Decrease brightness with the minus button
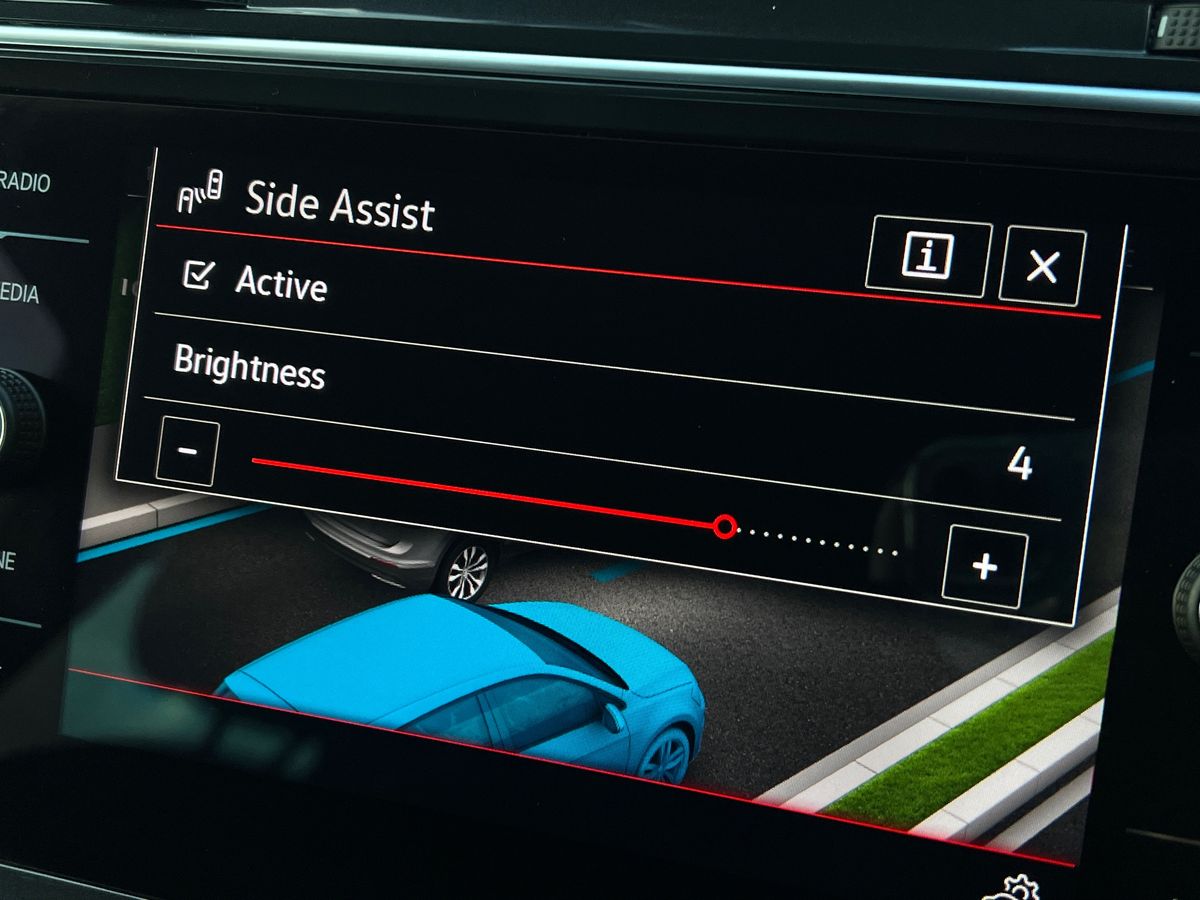Viewport: 1200px width, 900px height. click(x=187, y=451)
